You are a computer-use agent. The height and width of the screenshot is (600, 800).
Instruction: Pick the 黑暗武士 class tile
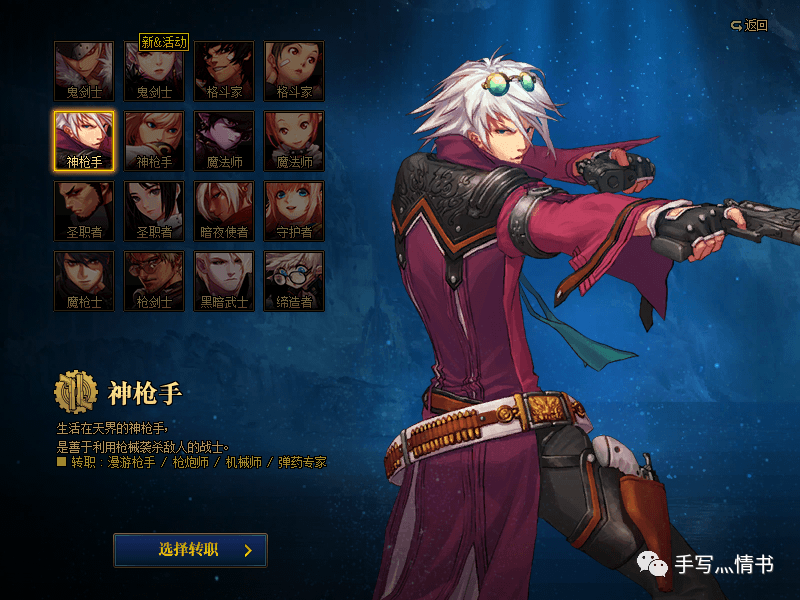click(x=224, y=281)
